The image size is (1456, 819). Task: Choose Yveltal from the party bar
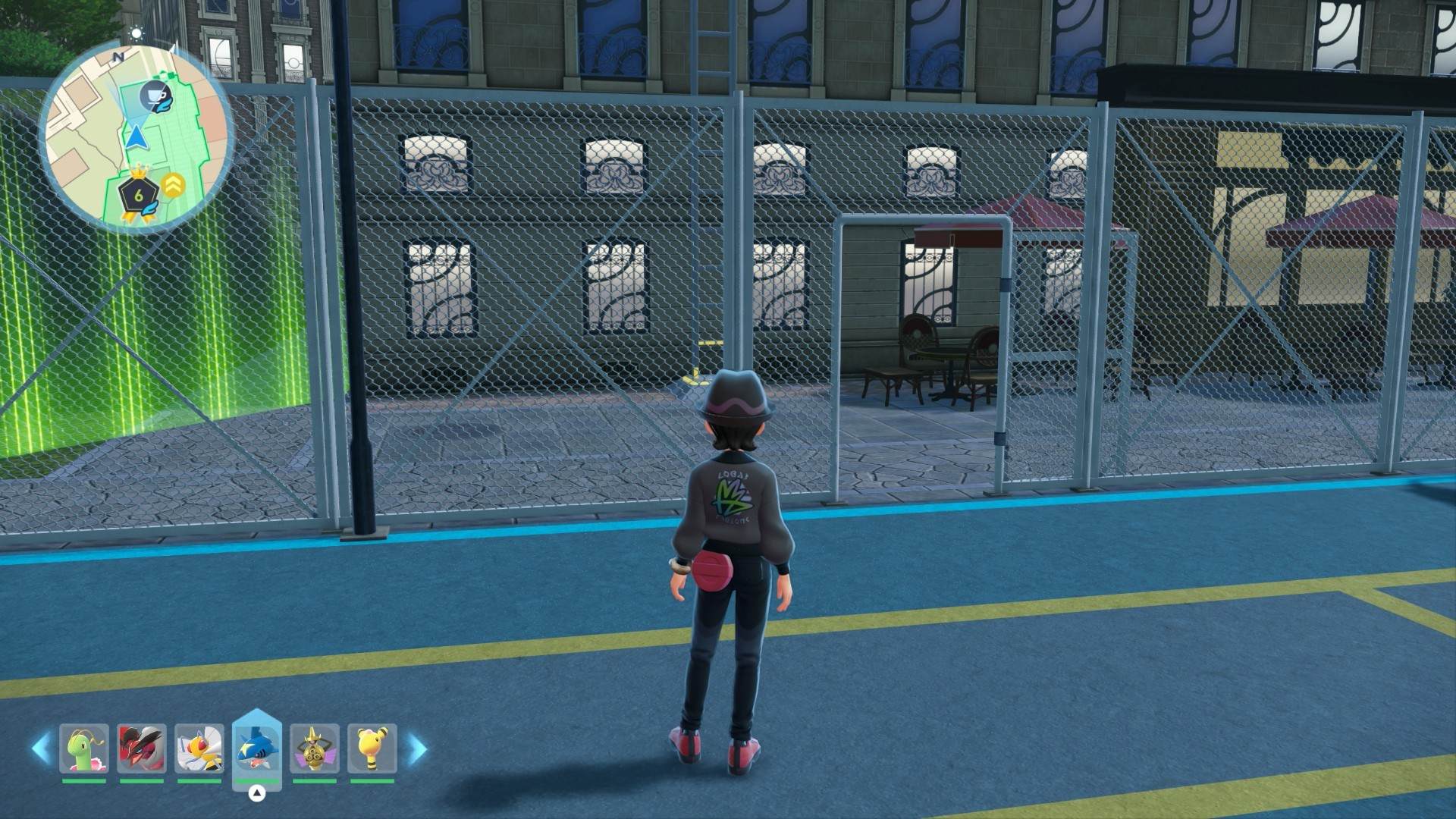(142, 748)
